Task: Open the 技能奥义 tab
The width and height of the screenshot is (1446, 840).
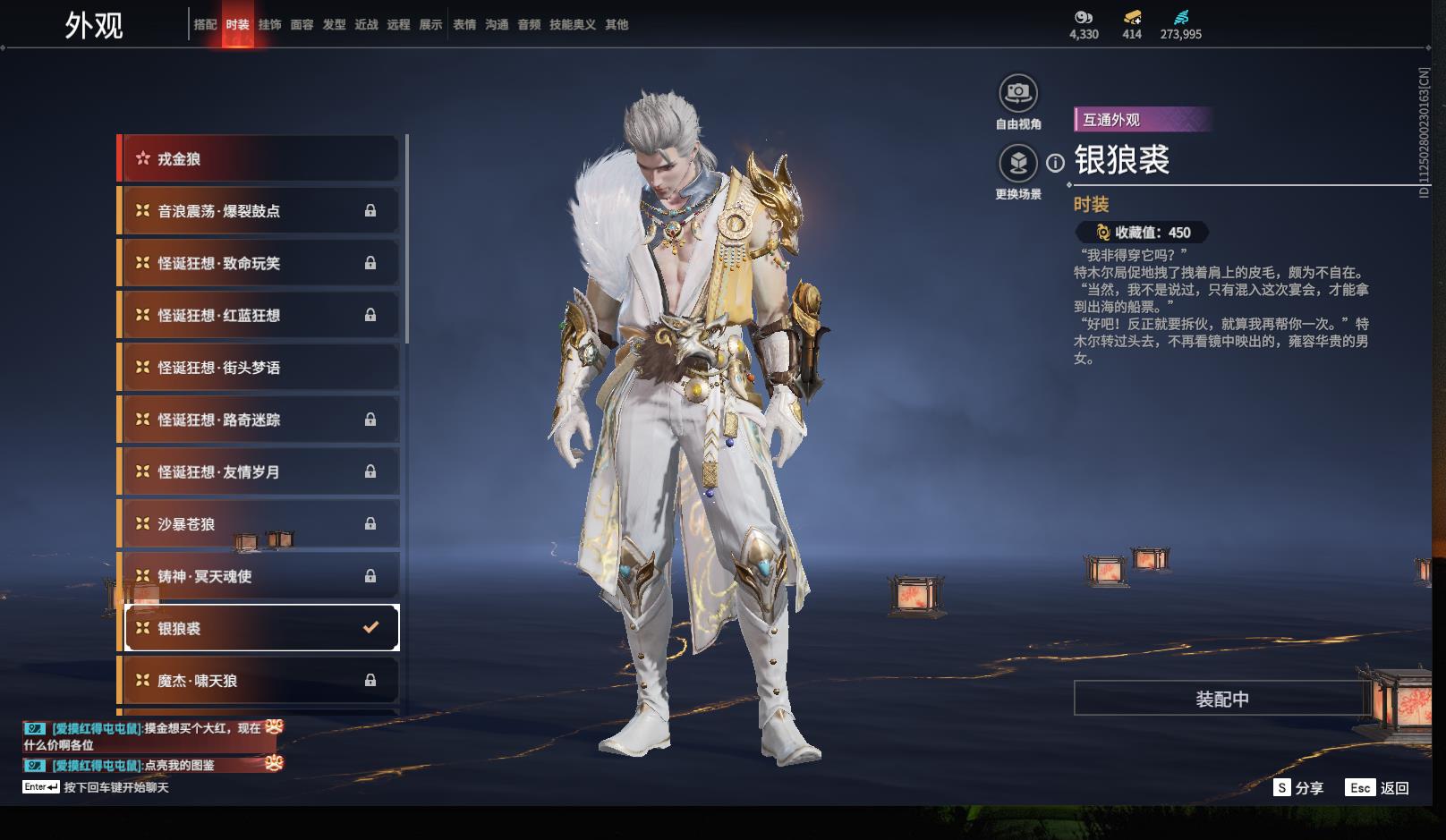Action: 572,25
